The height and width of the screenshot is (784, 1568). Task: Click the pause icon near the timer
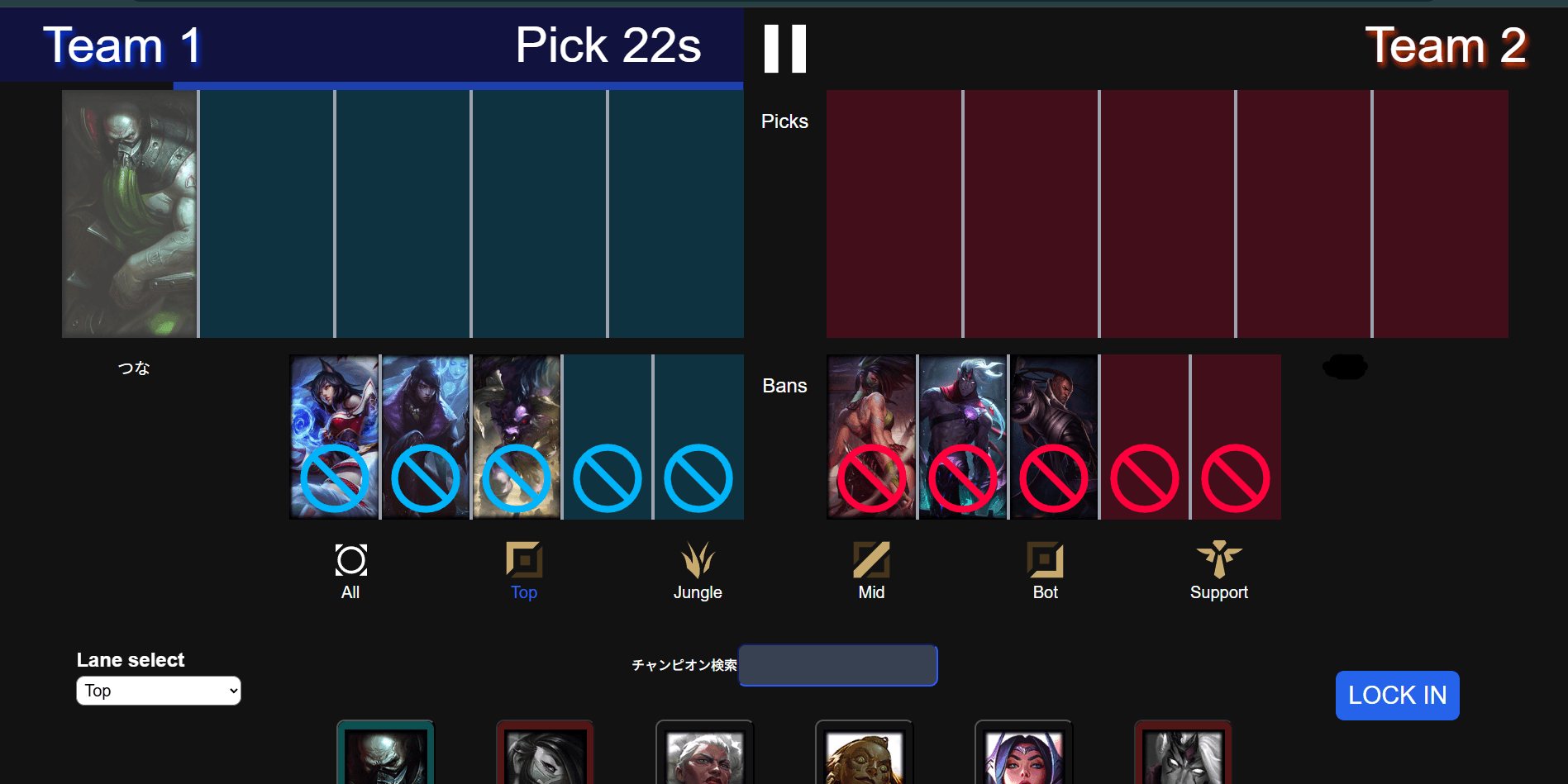click(784, 50)
